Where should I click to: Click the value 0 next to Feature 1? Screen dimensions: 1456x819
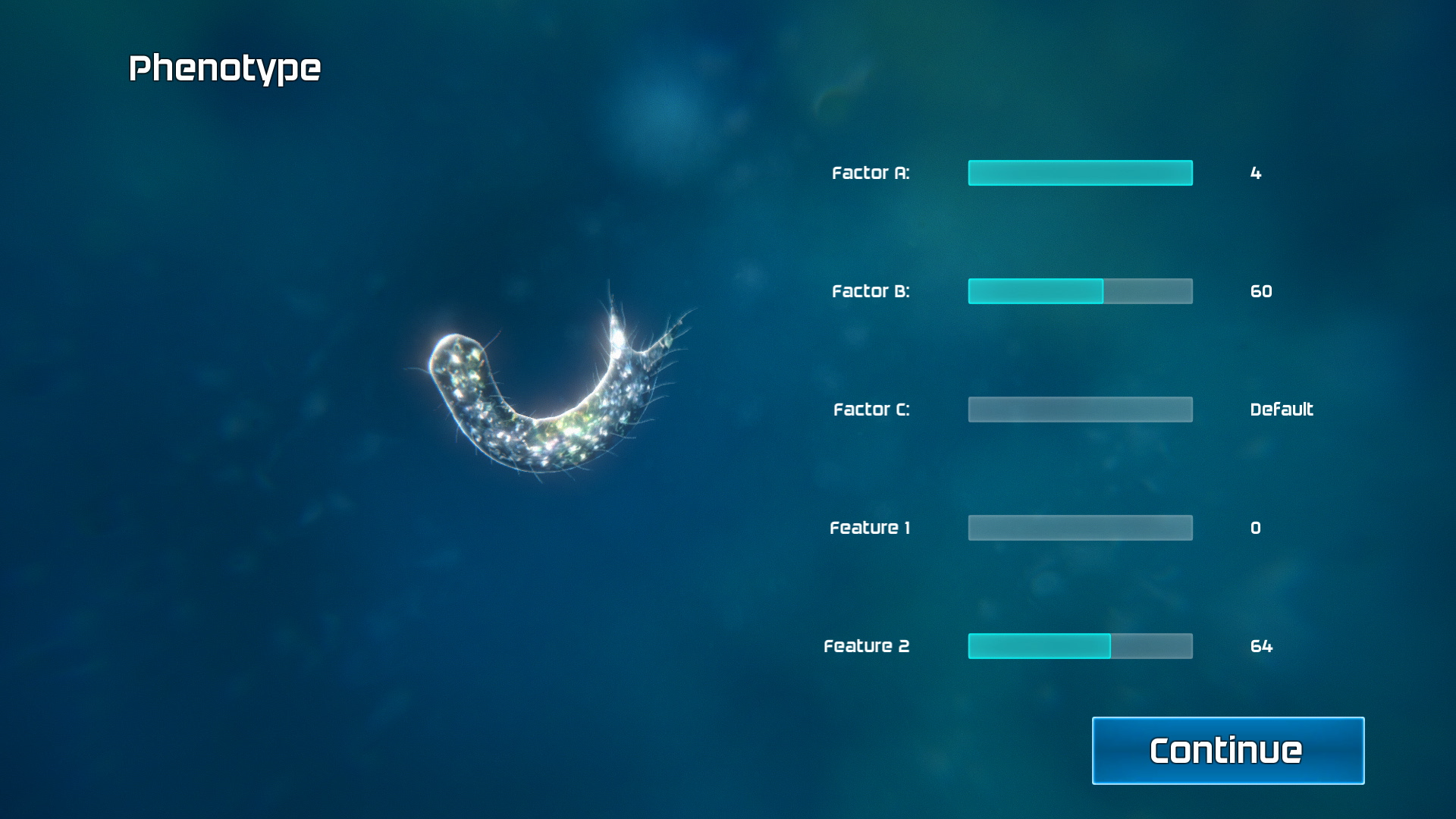(1255, 527)
